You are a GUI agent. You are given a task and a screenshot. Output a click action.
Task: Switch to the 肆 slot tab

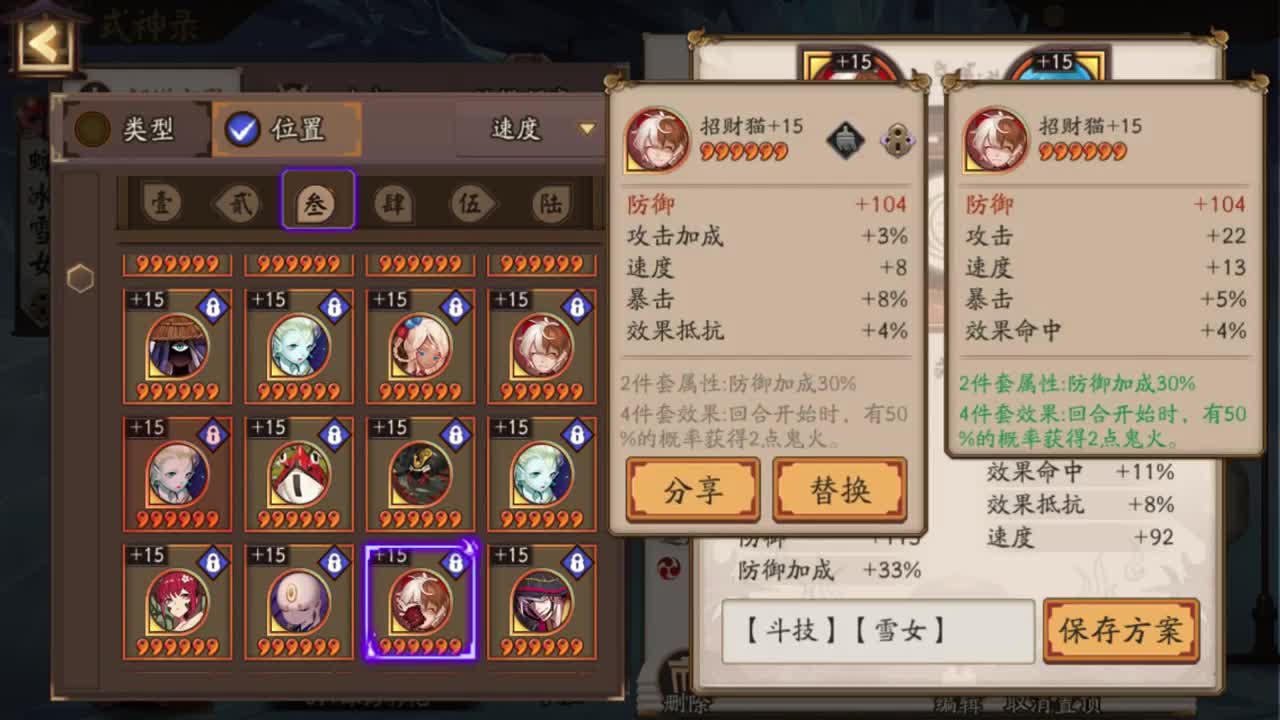point(391,201)
